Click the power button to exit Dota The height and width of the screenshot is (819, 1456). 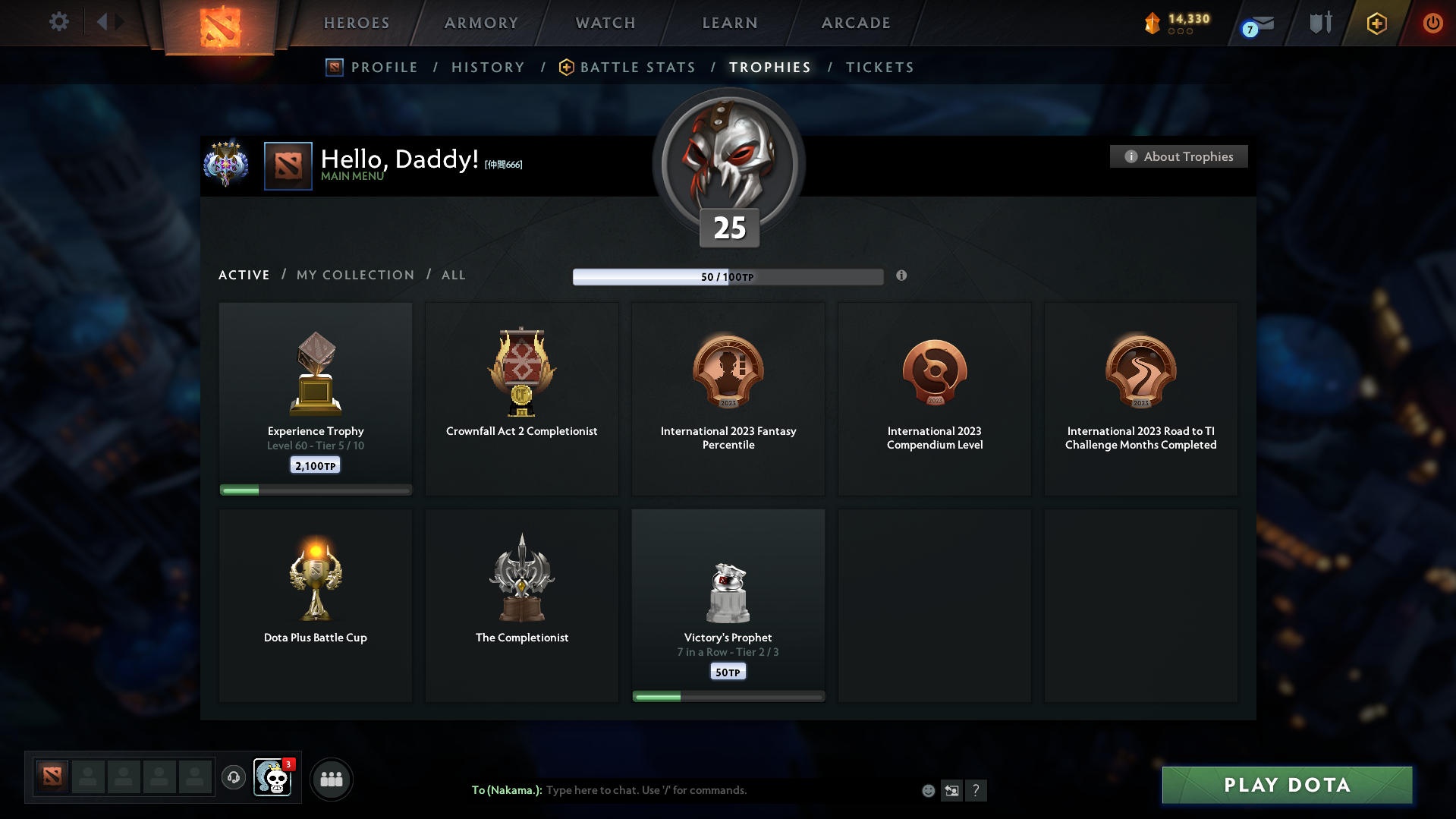coord(1432,23)
